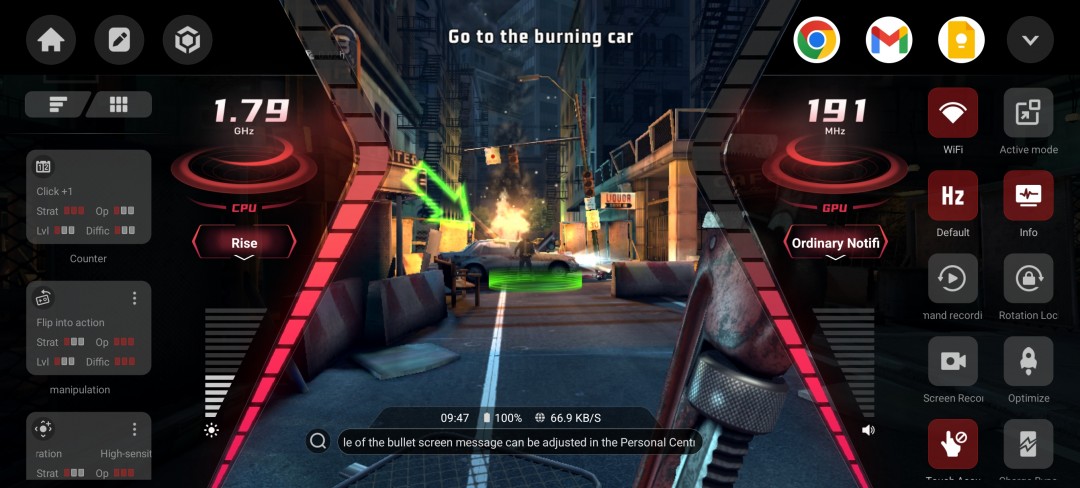Open the Flip into action card's three-dot menu
Image resolution: width=1080 pixels, height=488 pixels.
click(x=135, y=298)
